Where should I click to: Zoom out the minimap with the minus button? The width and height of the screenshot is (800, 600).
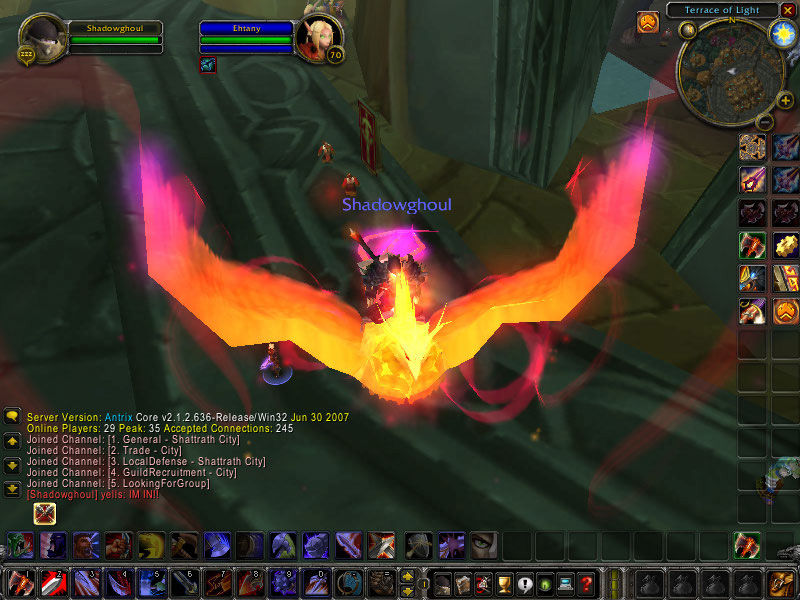pos(762,122)
